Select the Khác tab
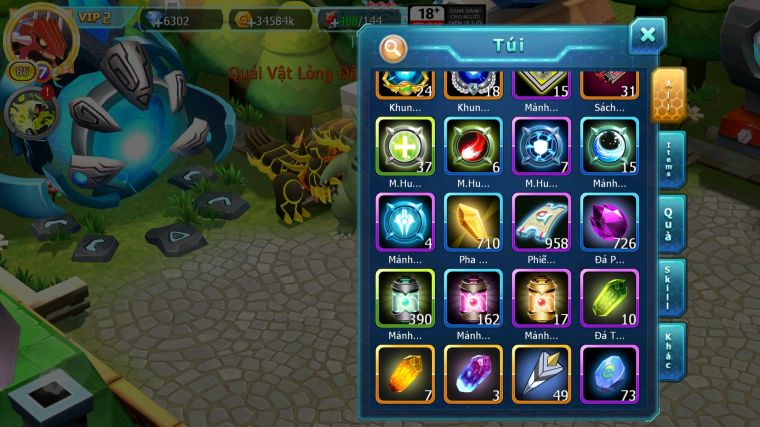 [x=670, y=350]
